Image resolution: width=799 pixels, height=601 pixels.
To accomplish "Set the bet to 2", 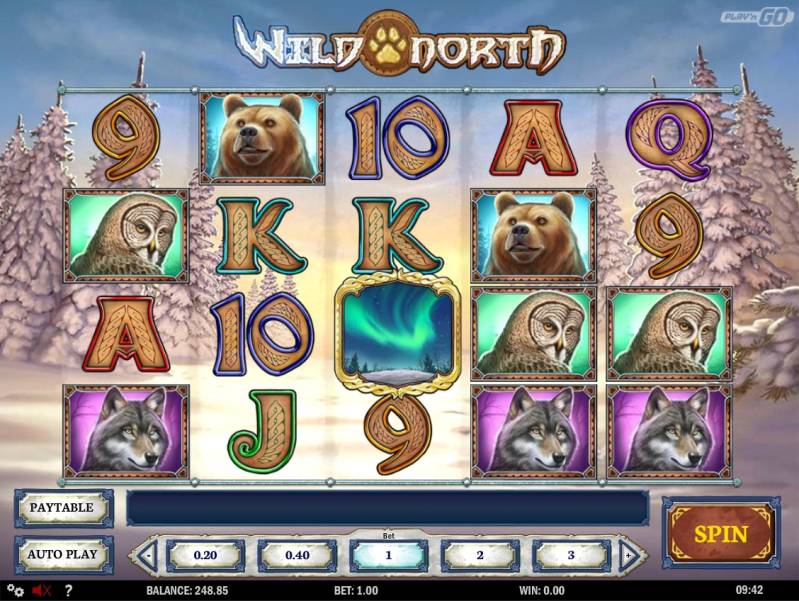I will pos(480,555).
